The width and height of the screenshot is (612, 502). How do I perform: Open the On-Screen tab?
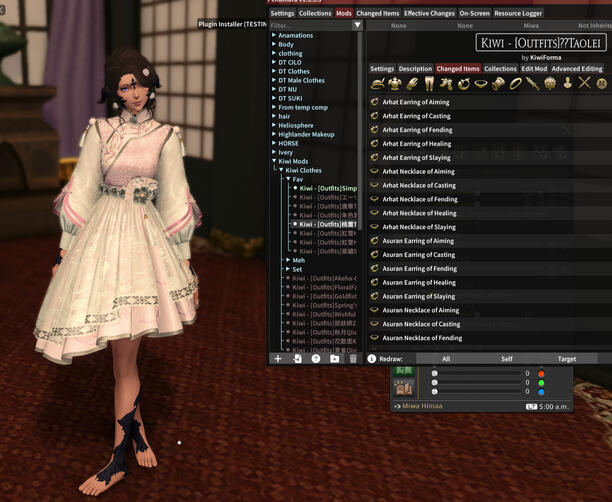coord(475,13)
